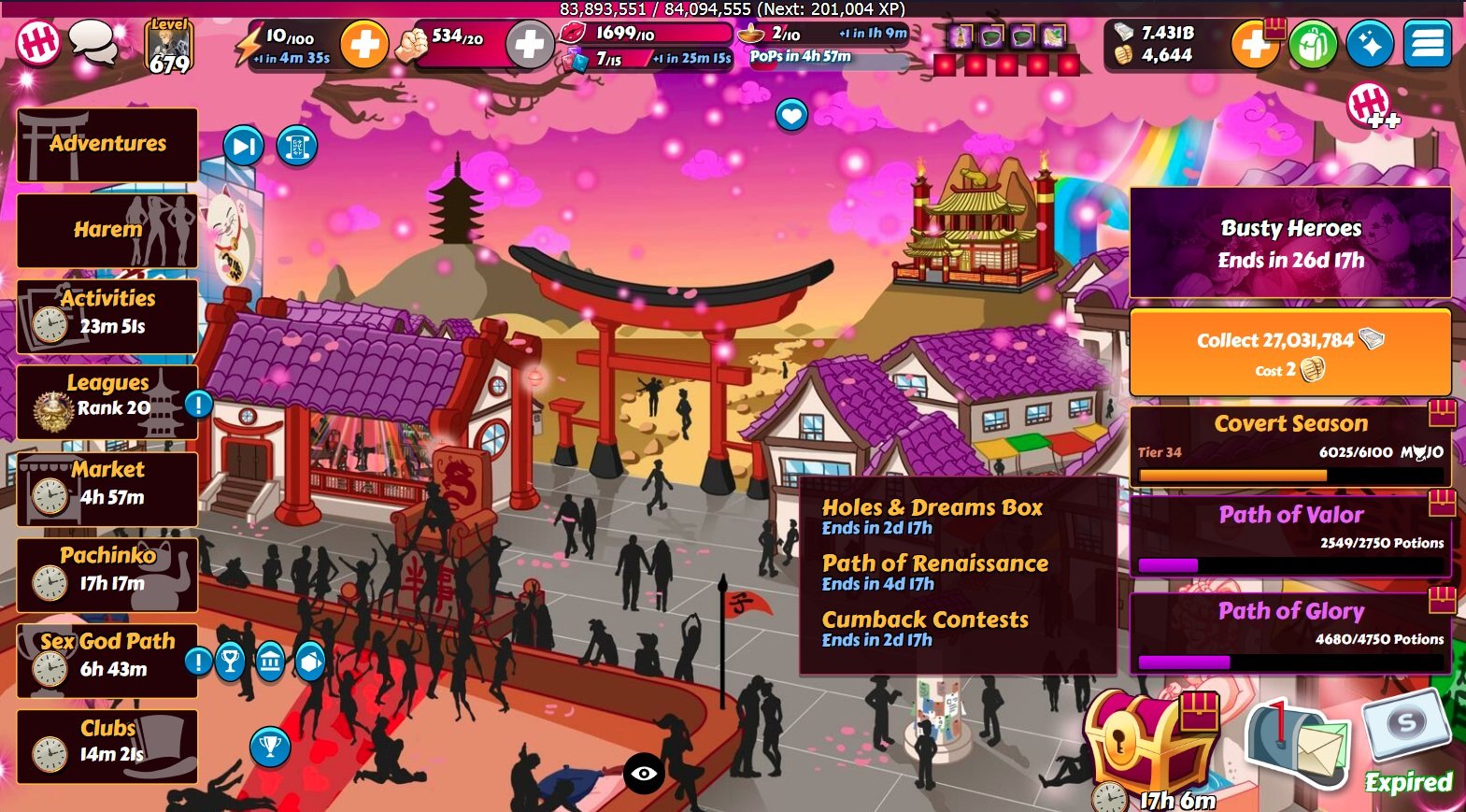
Task: Open the hamburger main menu
Action: click(x=1428, y=44)
